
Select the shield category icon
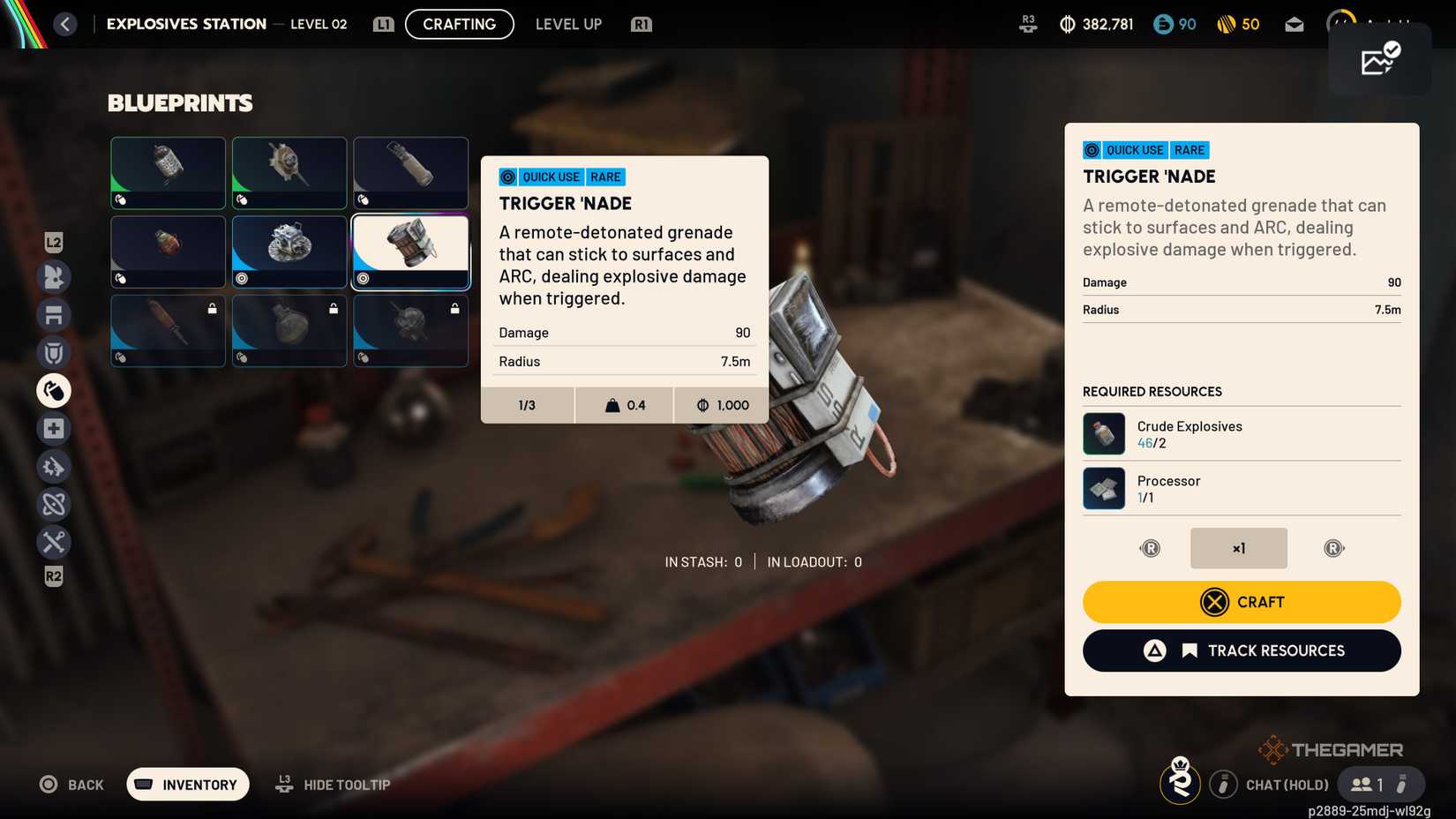click(x=53, y=352)
